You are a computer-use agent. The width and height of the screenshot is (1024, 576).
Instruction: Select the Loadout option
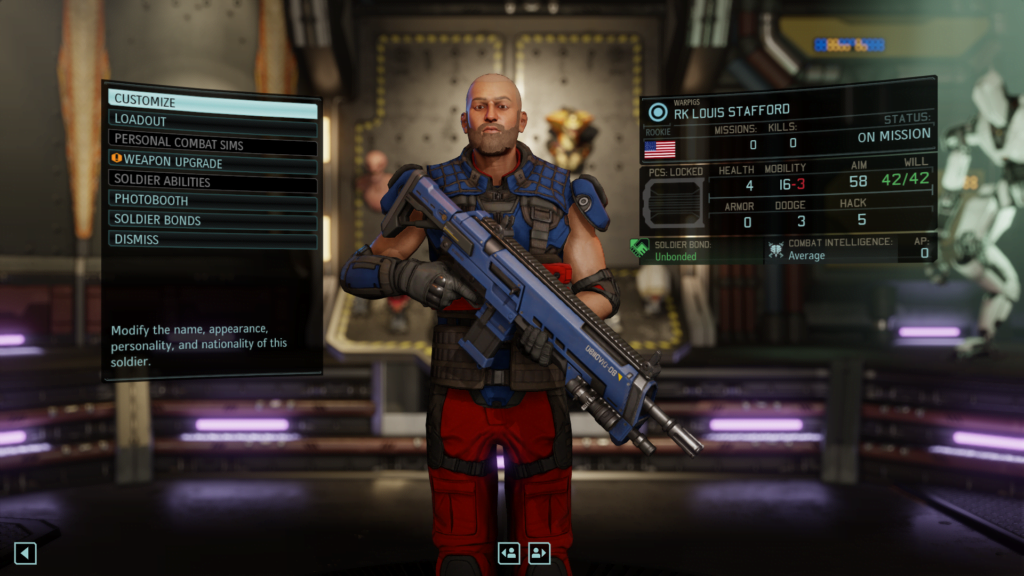tap(212, 121)
